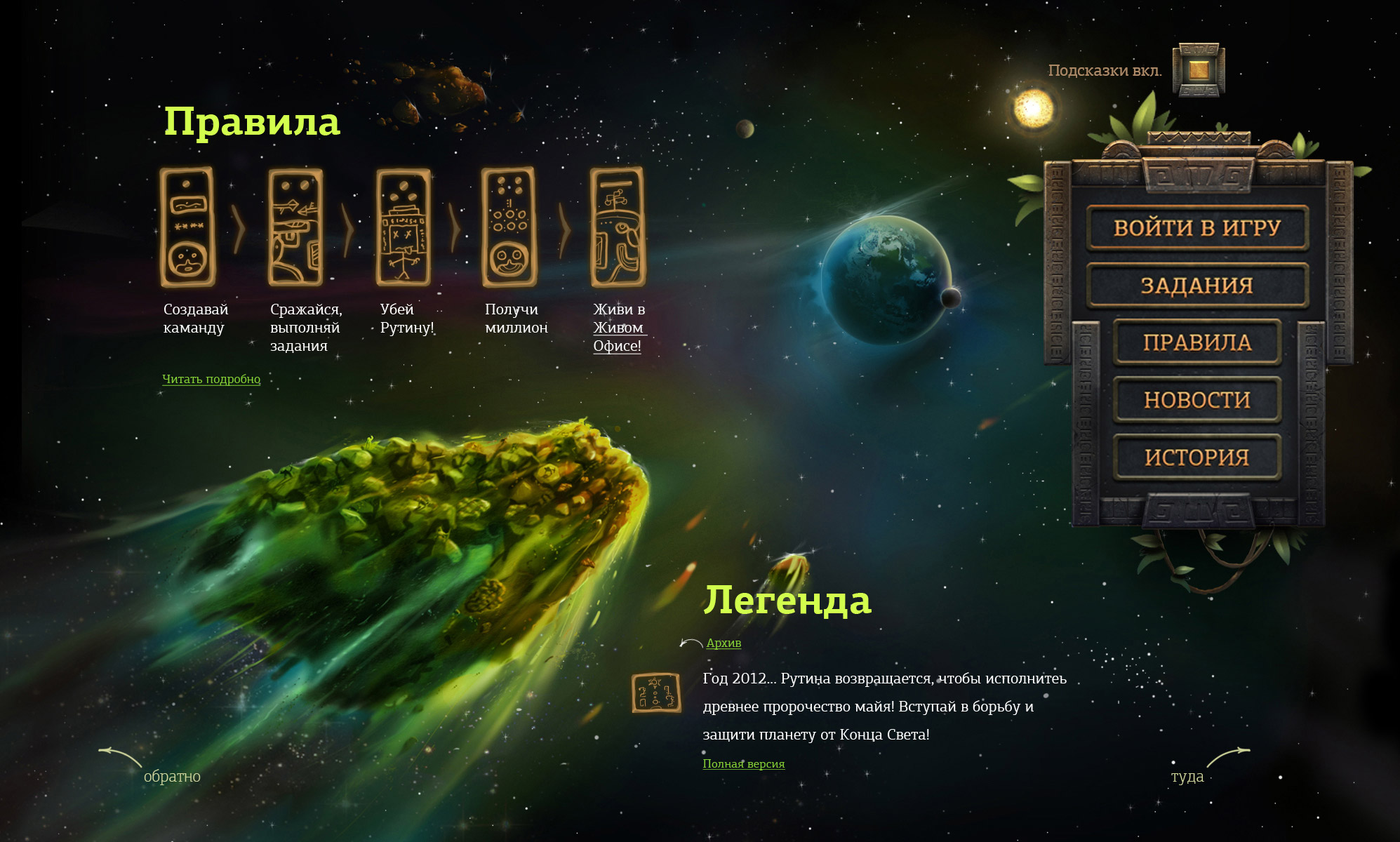Toggle the Подсказки вкл. stone switch
This screenshot has height=842, width=1400.
pos(1199,70)
